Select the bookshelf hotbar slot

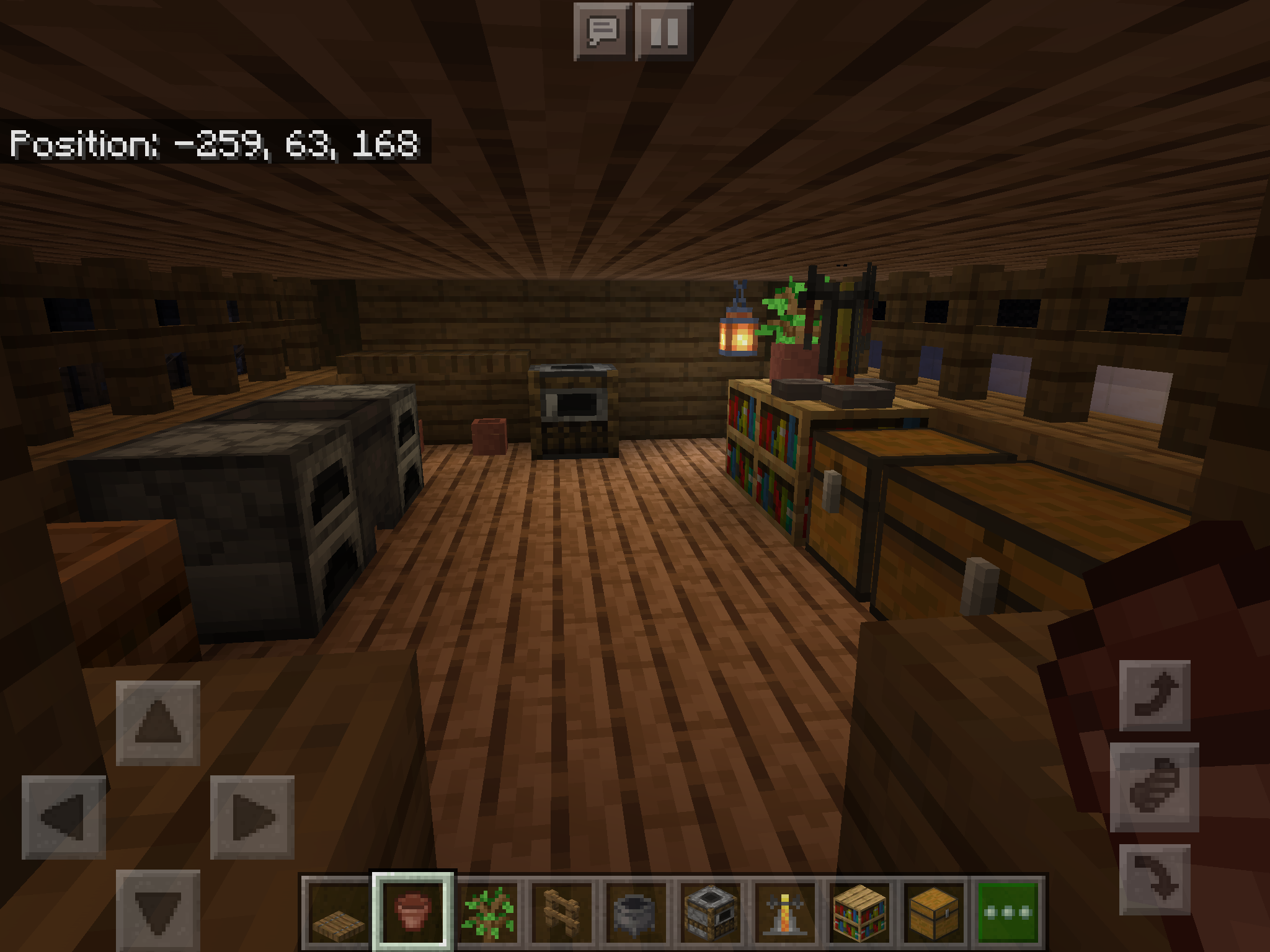(x=859, y=912)
